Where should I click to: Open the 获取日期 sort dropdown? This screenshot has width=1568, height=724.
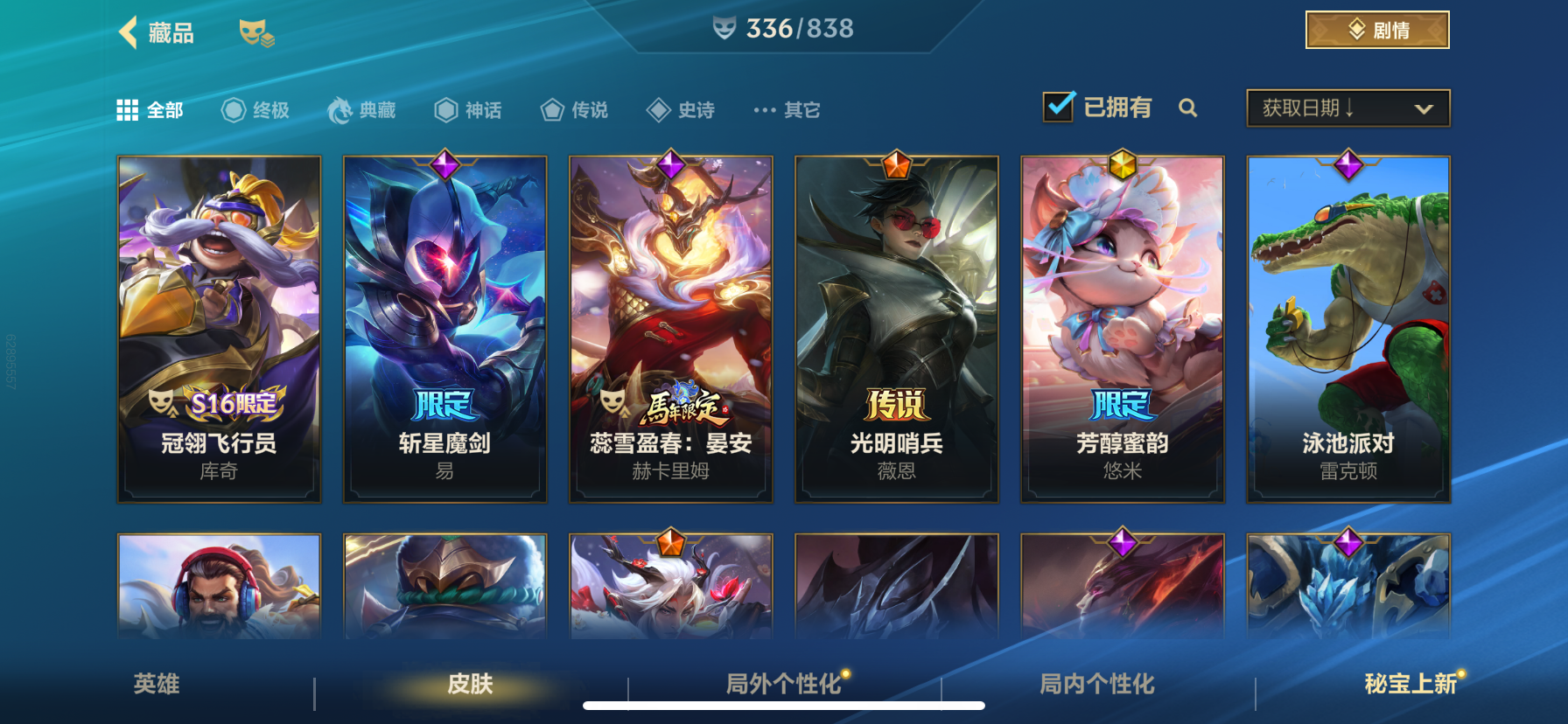(1347, 108)
